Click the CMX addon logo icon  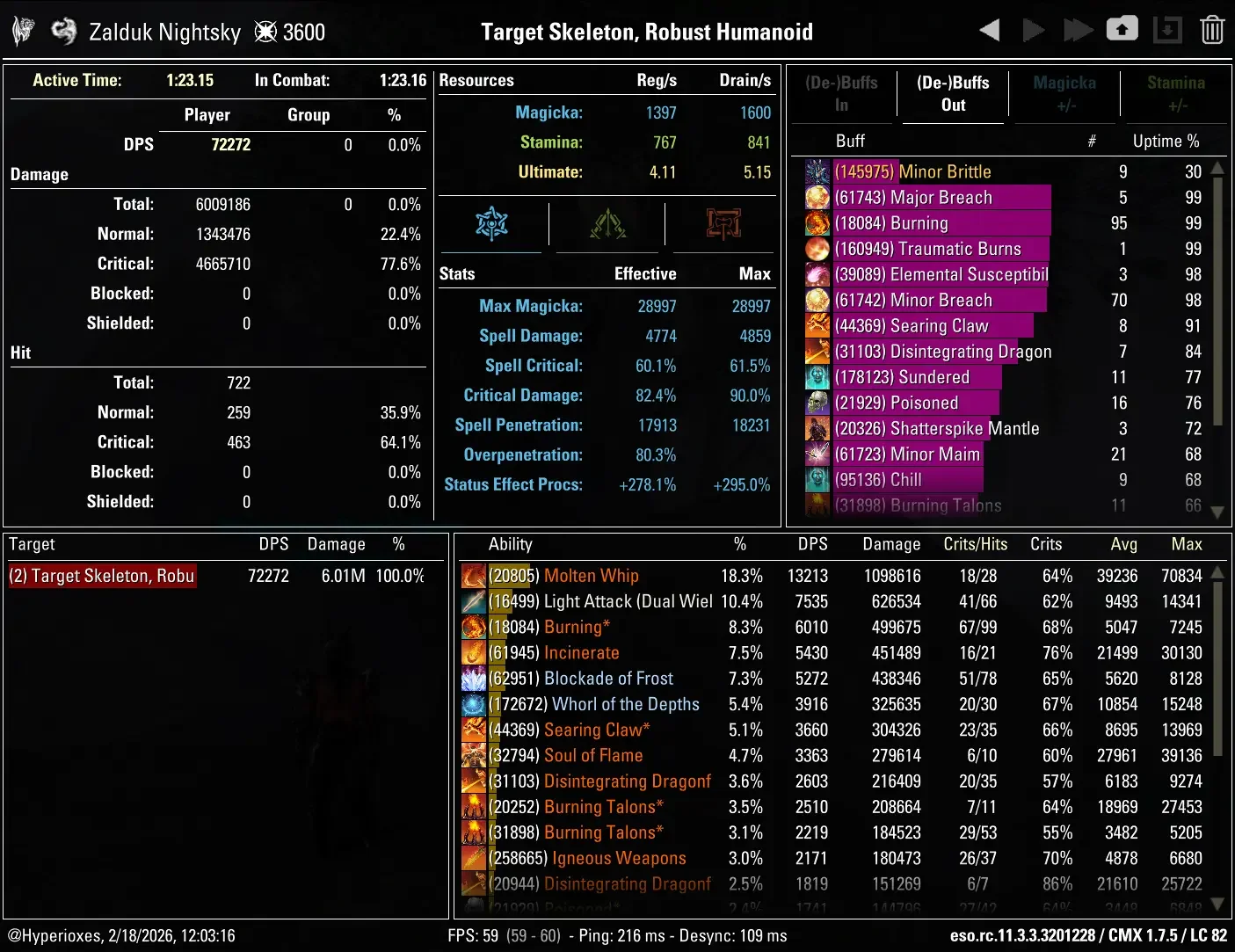(x=63, y=29)
